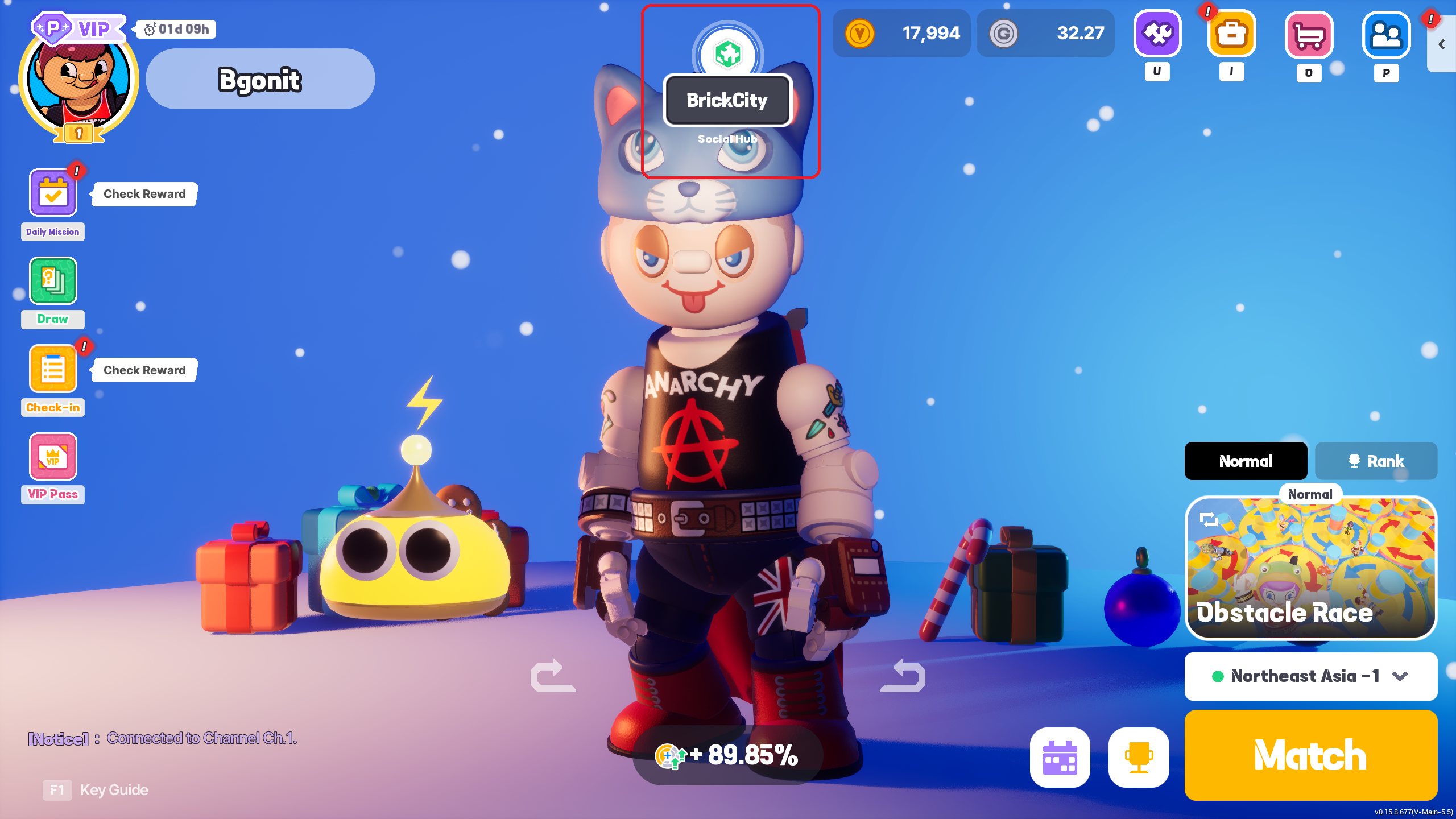Image resolution: width=1456 pixels, height=819 pixels.
Task: Enter the BrickCity Social Hub
Action: pos(727,100)
